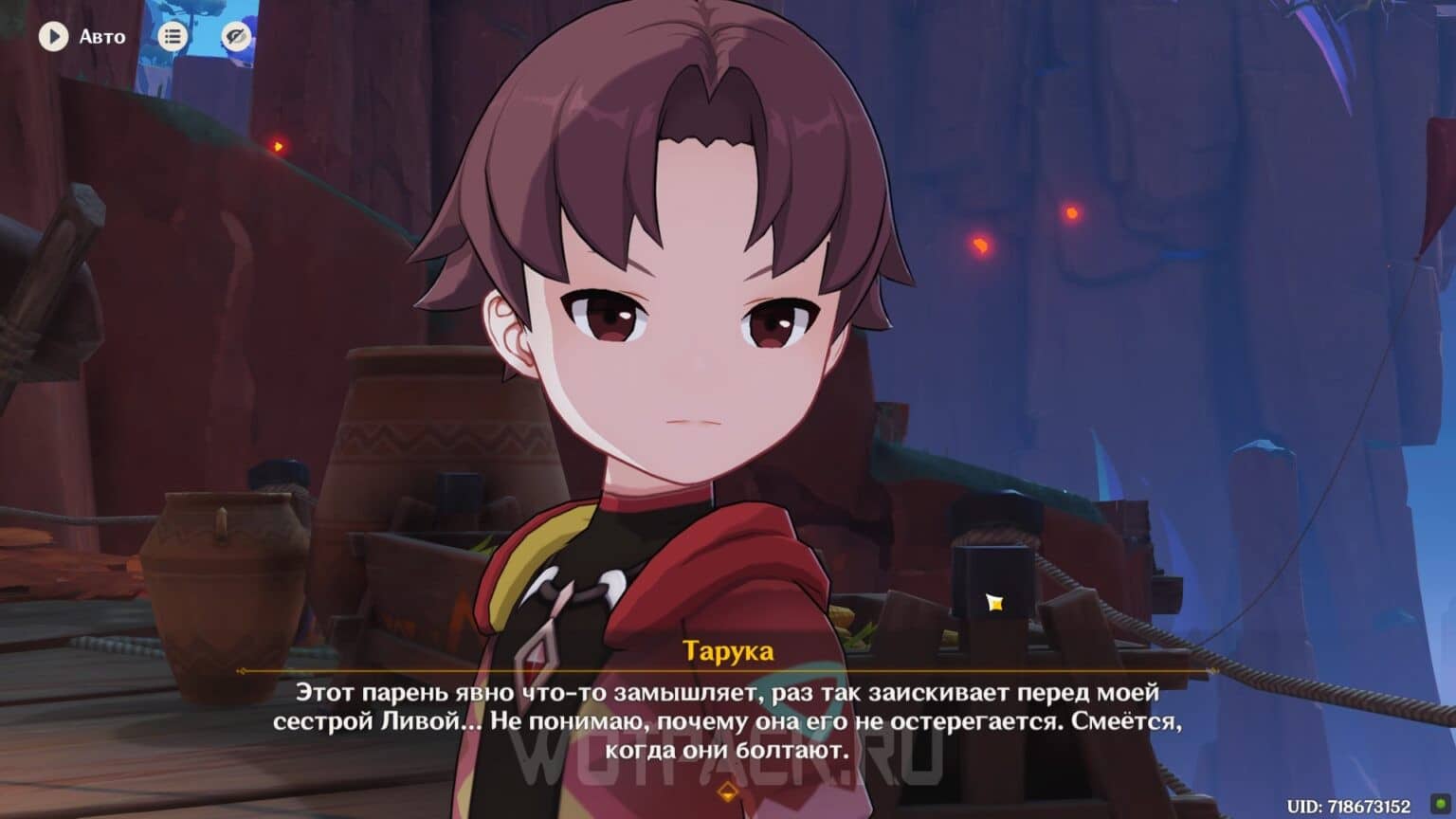Screen dimensions: 1456x819
Task: Expand the conversation history panel
Action: (x=174, y=36)
